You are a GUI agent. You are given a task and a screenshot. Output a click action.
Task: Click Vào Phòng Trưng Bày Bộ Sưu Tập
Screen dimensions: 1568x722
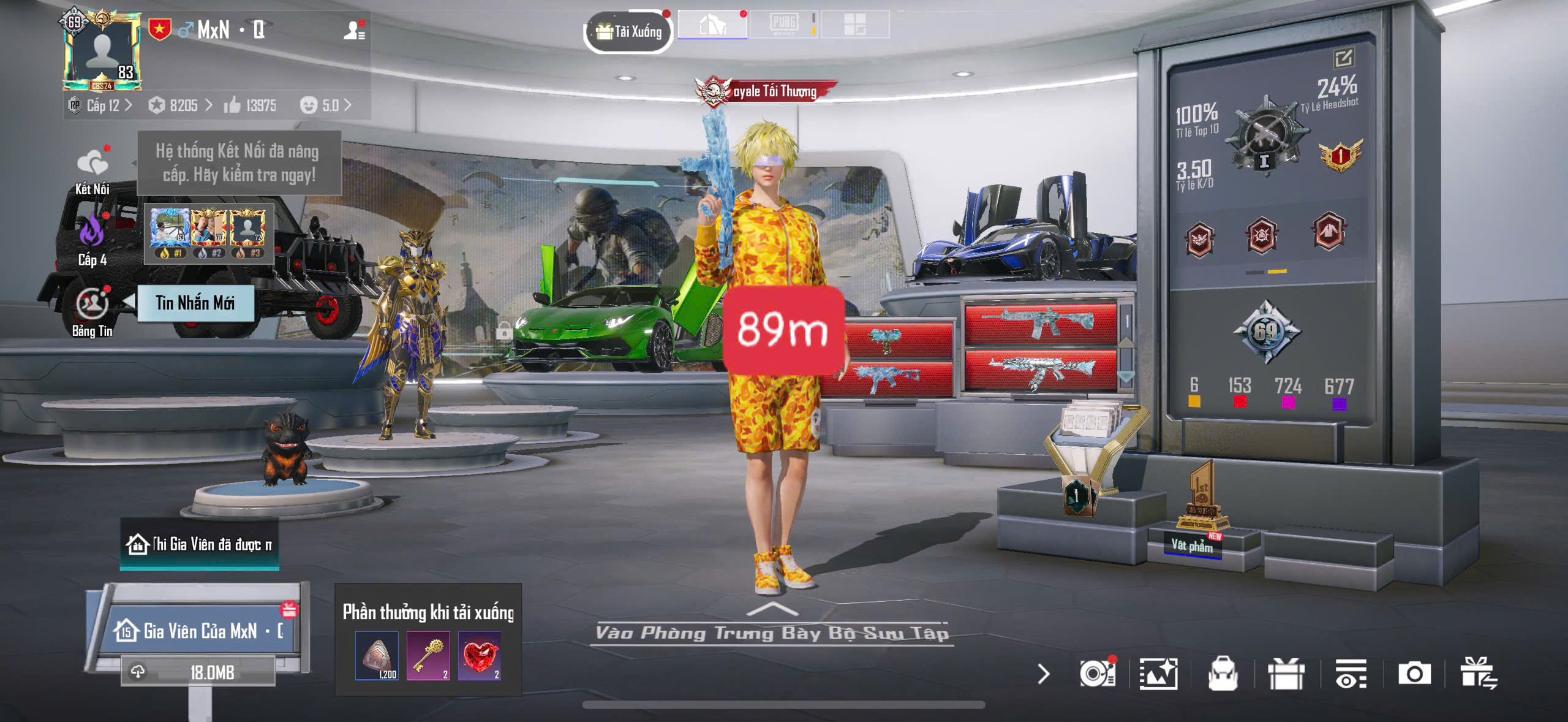point(772,632)
